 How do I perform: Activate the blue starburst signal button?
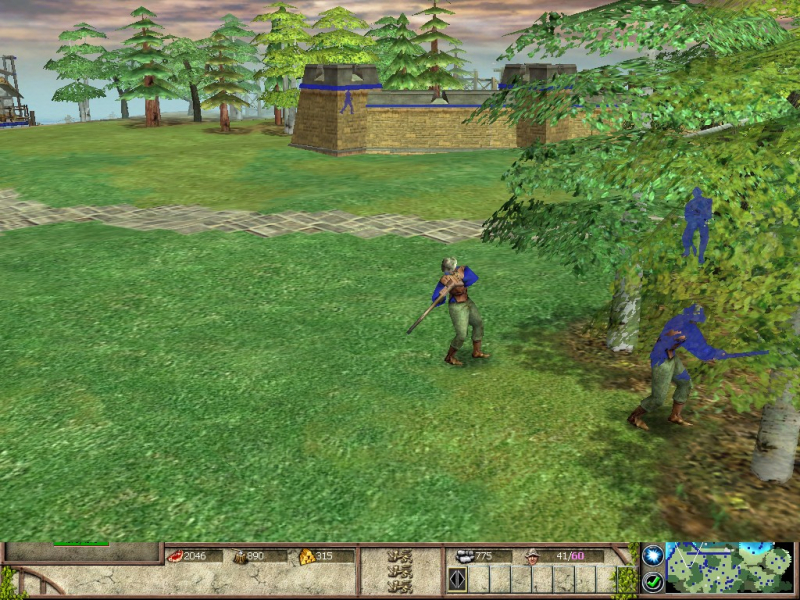tap(652, 555)
